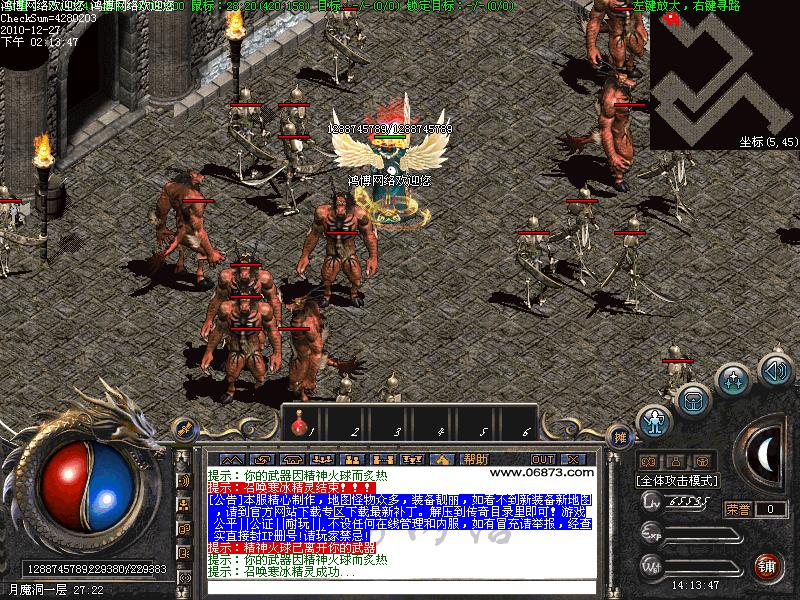Switch the 全体攻击模式 attack mode label

pyautogui.click(x=677, y=481)
